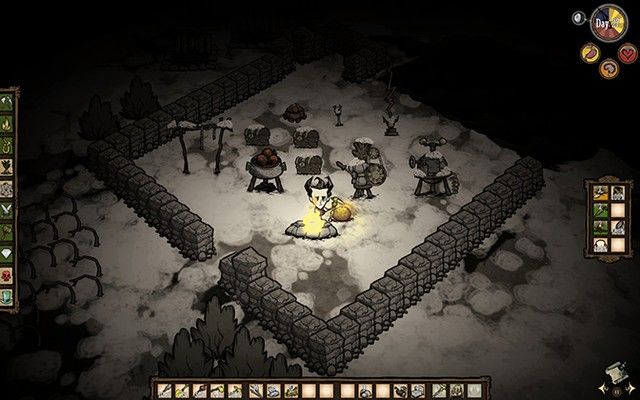Open the Dress tab with green top hat
Viewport: 640px width, 400px height.
[8, 297]
